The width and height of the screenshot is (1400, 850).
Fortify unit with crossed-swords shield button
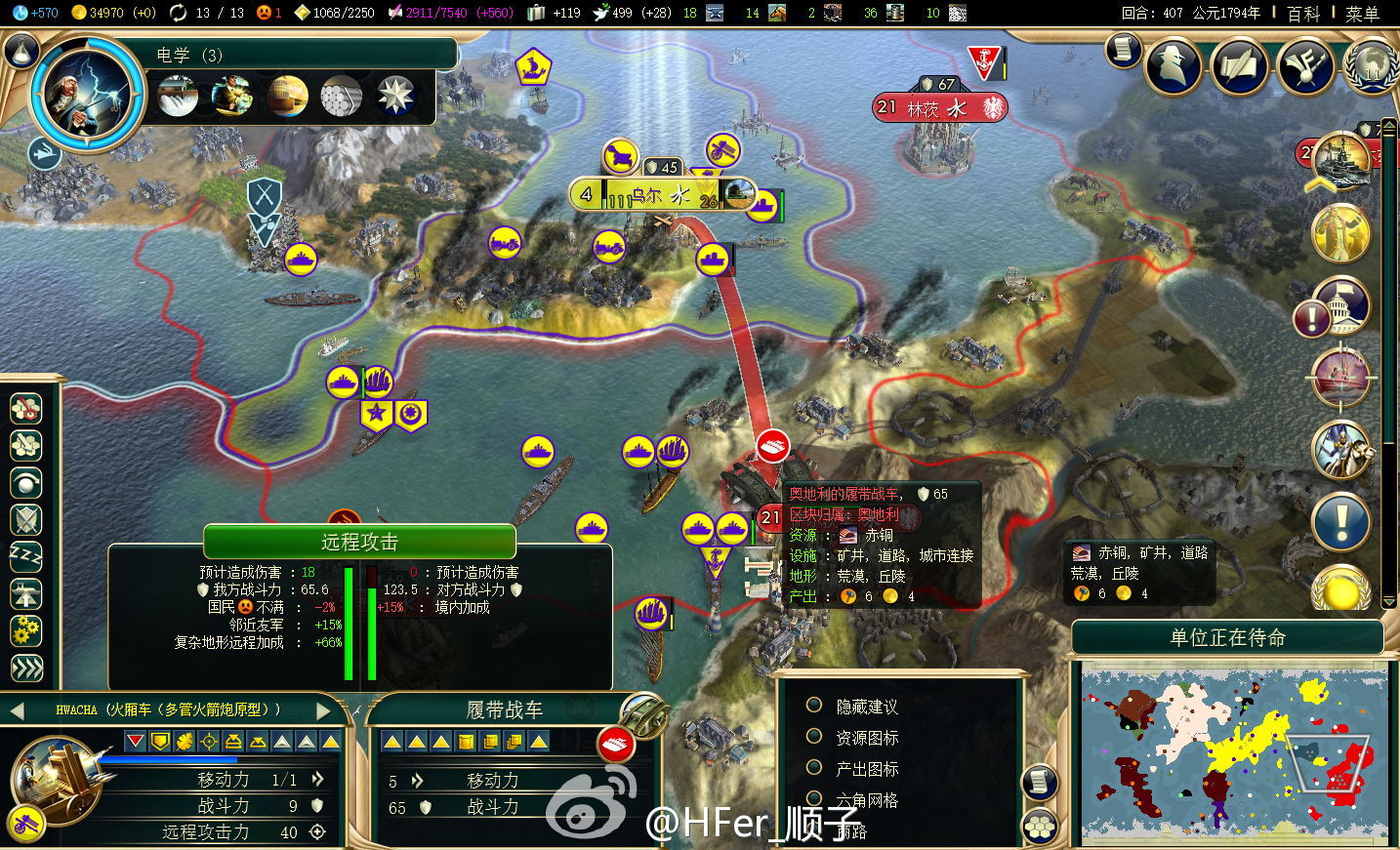click(26, 520)
